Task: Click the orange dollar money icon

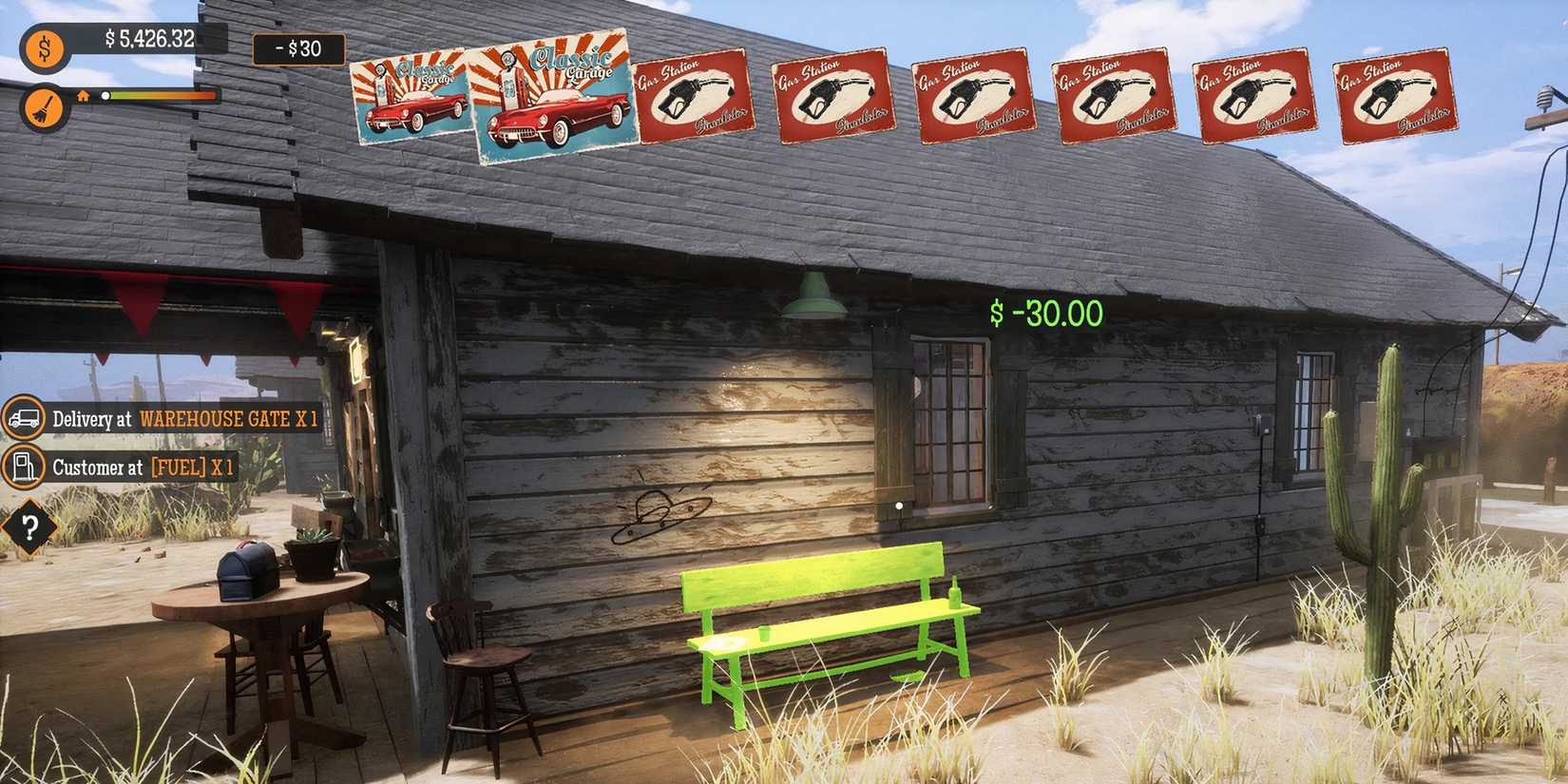Action: click(44, 47)
